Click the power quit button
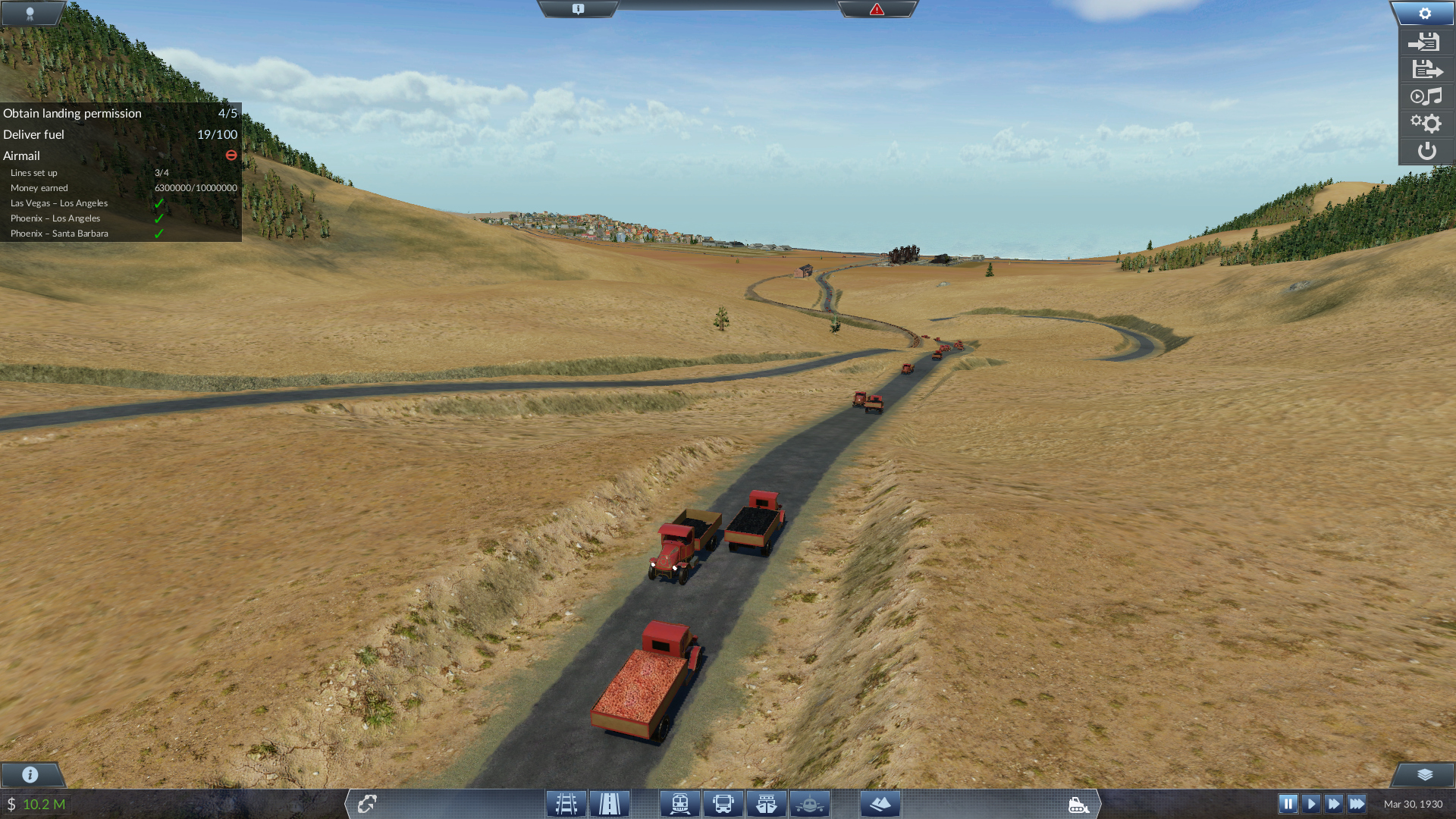Screen dimensions: 1456x819 coord(1426,151)
